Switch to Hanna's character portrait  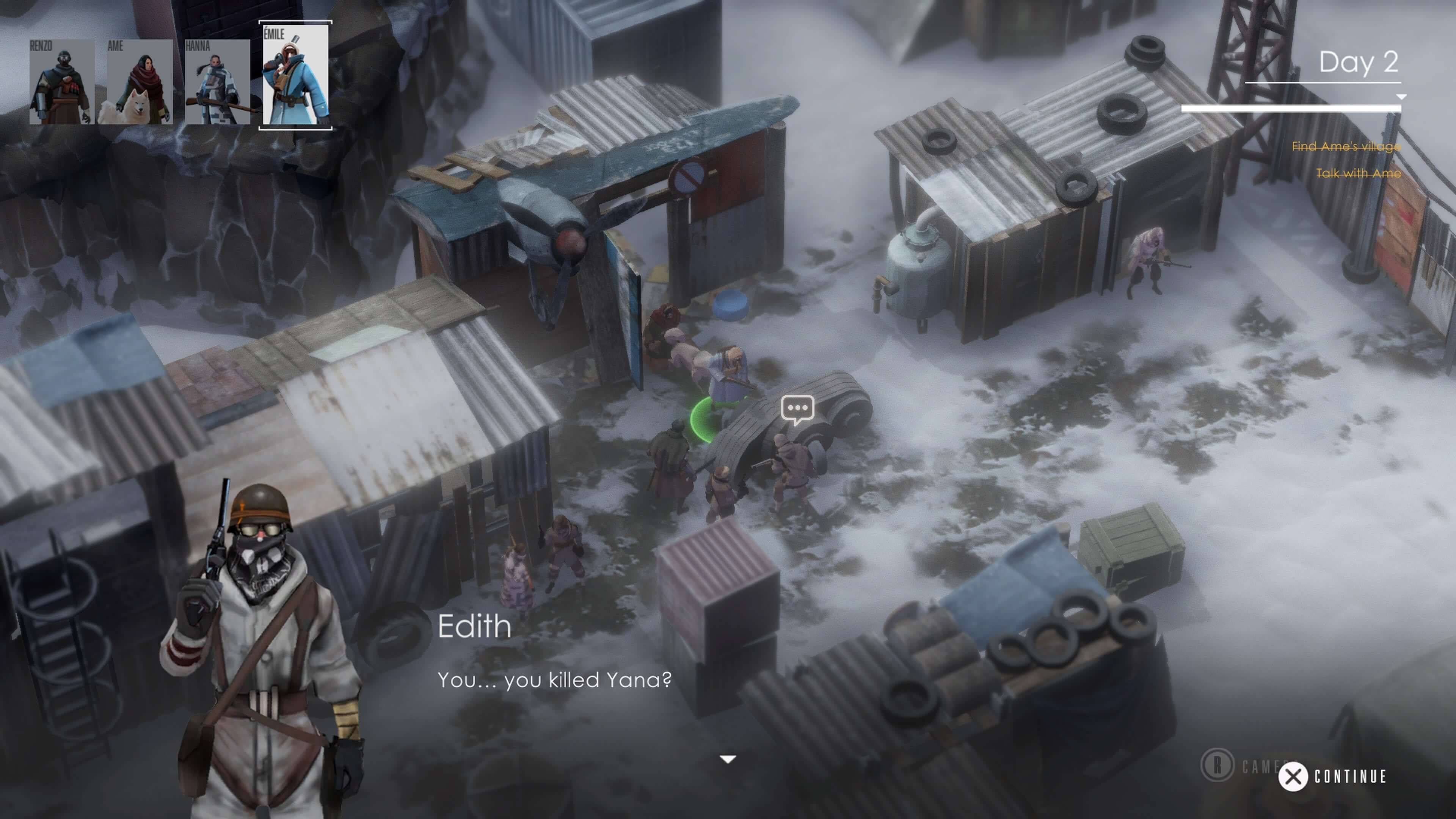(217, 82)
